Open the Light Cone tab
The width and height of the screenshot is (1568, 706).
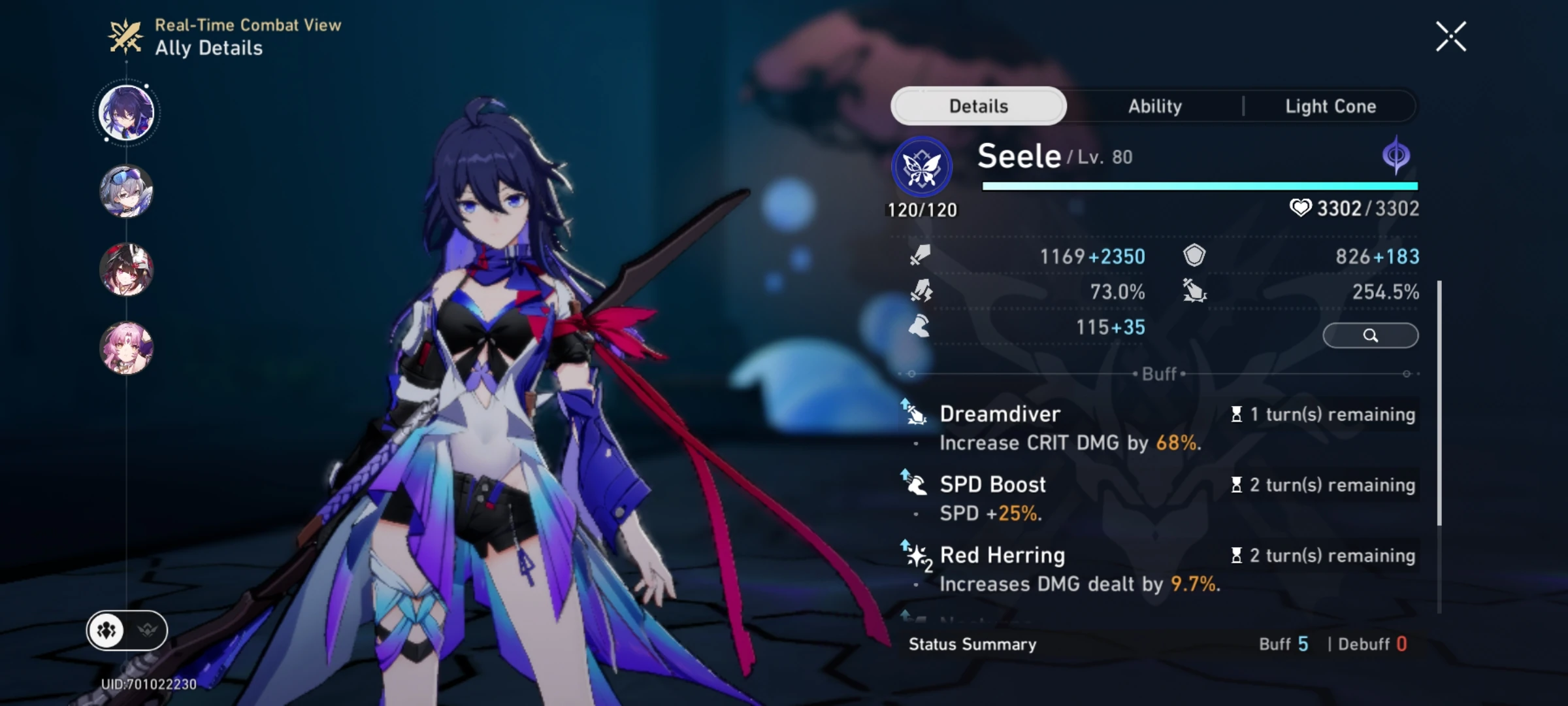(x=1330, y=106)
